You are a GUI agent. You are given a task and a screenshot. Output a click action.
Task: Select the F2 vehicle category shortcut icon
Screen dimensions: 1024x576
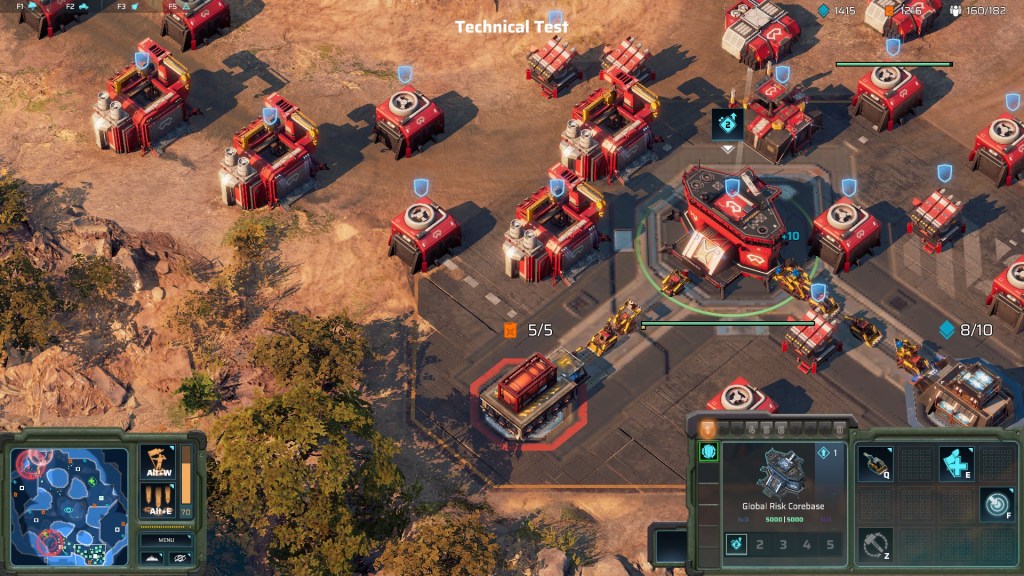pyautogui.click(x=82, y=6)
